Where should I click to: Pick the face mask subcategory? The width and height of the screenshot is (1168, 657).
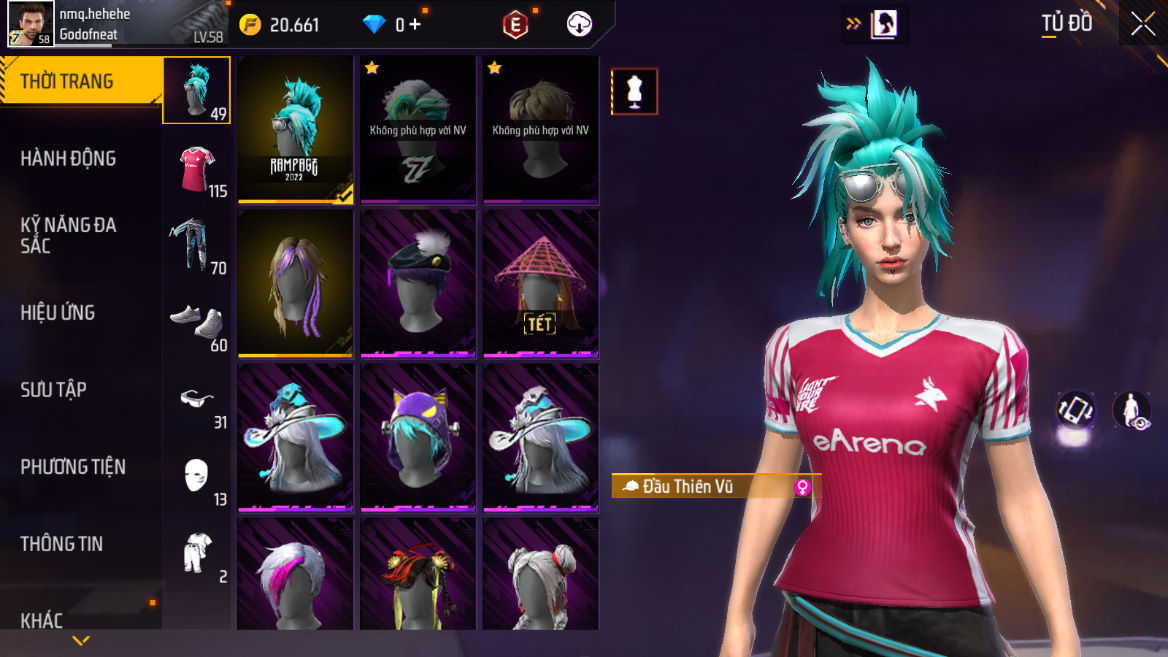coord(197,476)
